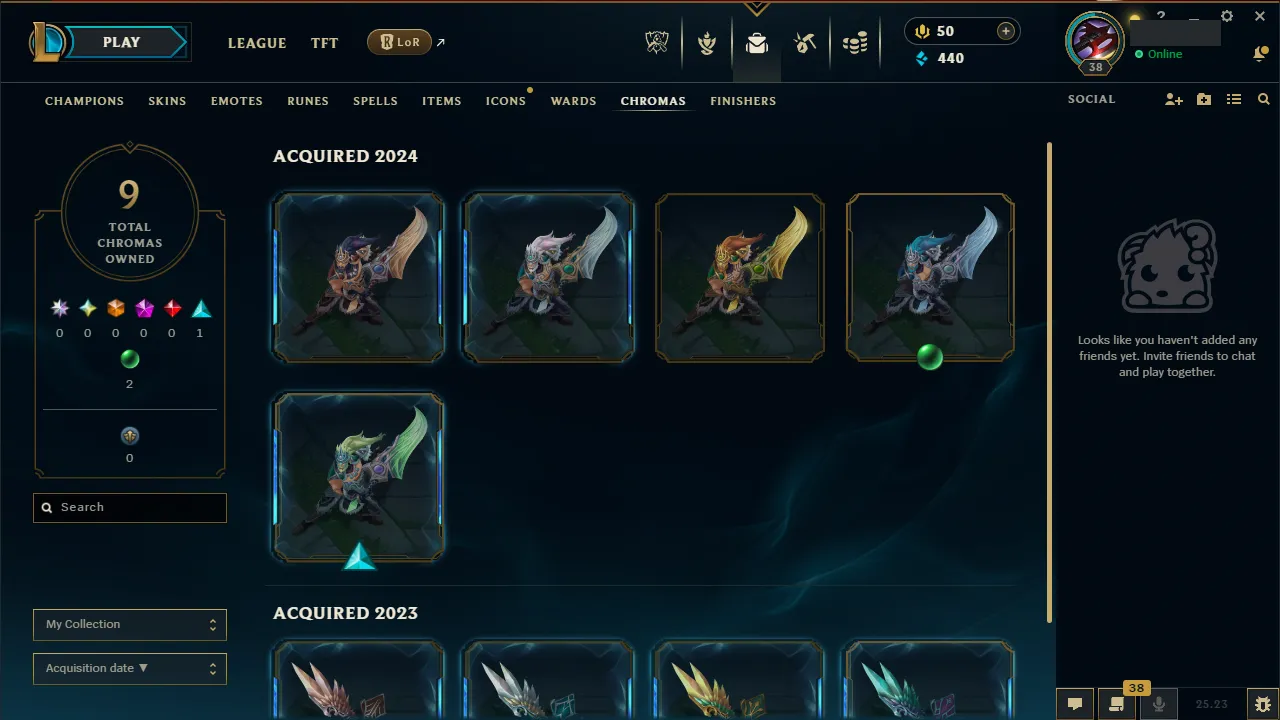The width and height of the screenshot is (1280, 720).
Task: Select the TFT menu item
Action: point(324,43)
